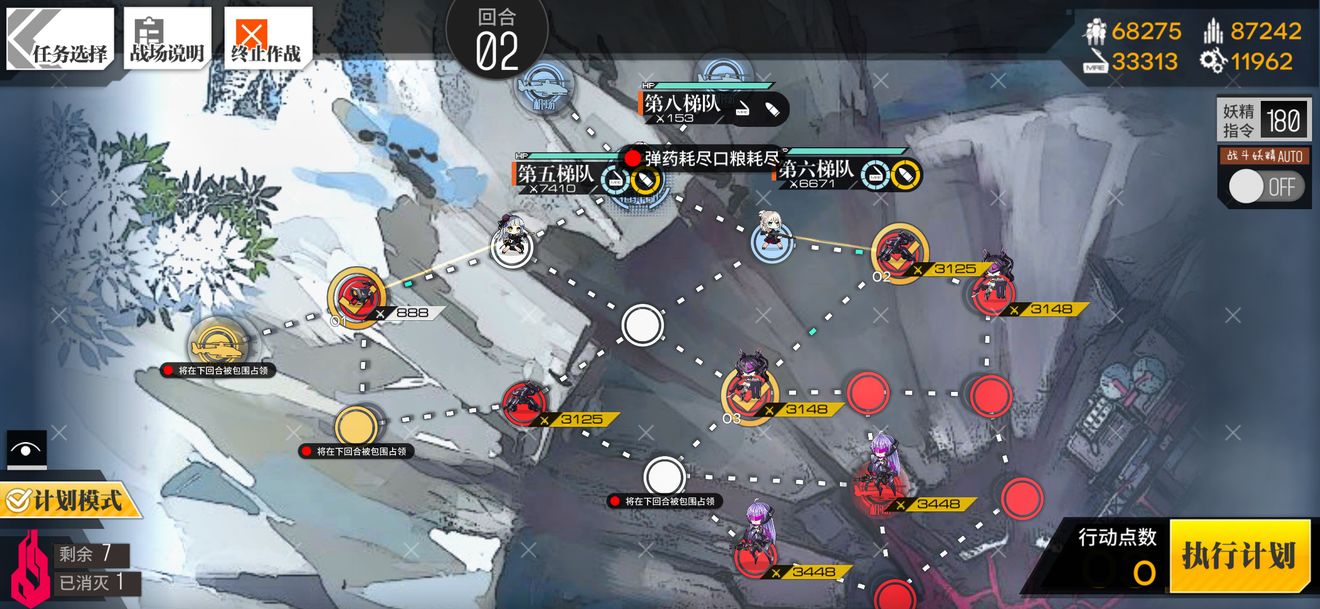Switch the 战斗妖精 AUTO toggle
This screenshot has width=1320, height=609.
coord(1264,187)
